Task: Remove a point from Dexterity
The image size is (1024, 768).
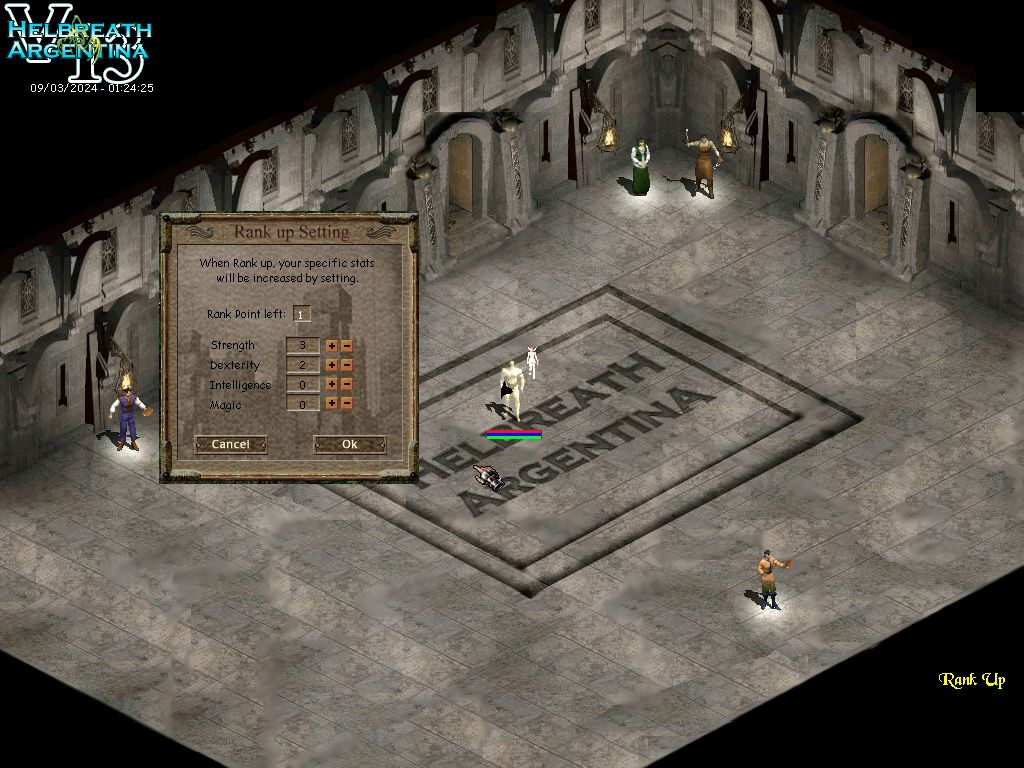Action: pyautogui.click(x=347, y=365)
